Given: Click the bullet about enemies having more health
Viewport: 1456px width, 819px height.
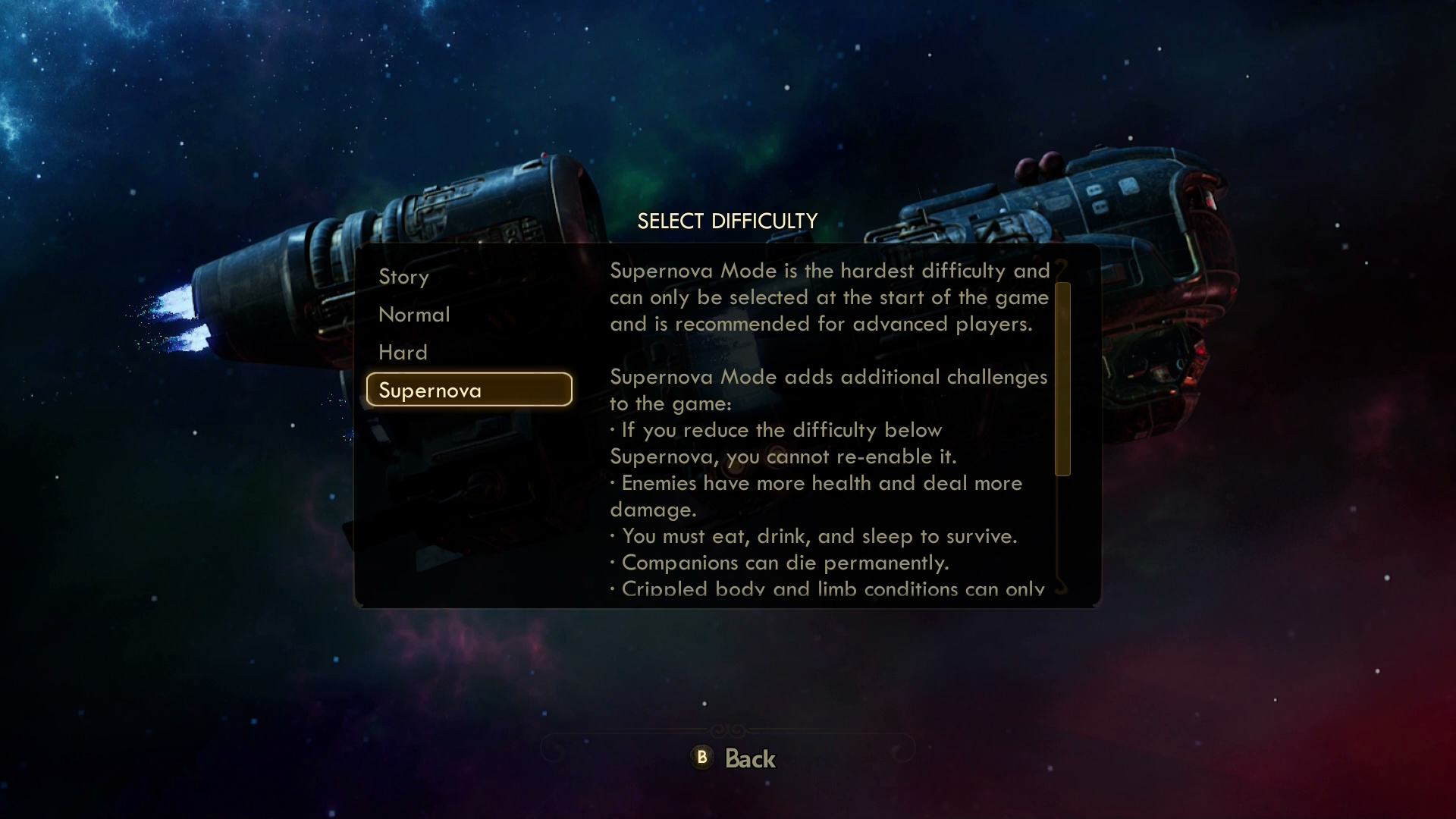Looking at the screenshot, I should [816, 483].
